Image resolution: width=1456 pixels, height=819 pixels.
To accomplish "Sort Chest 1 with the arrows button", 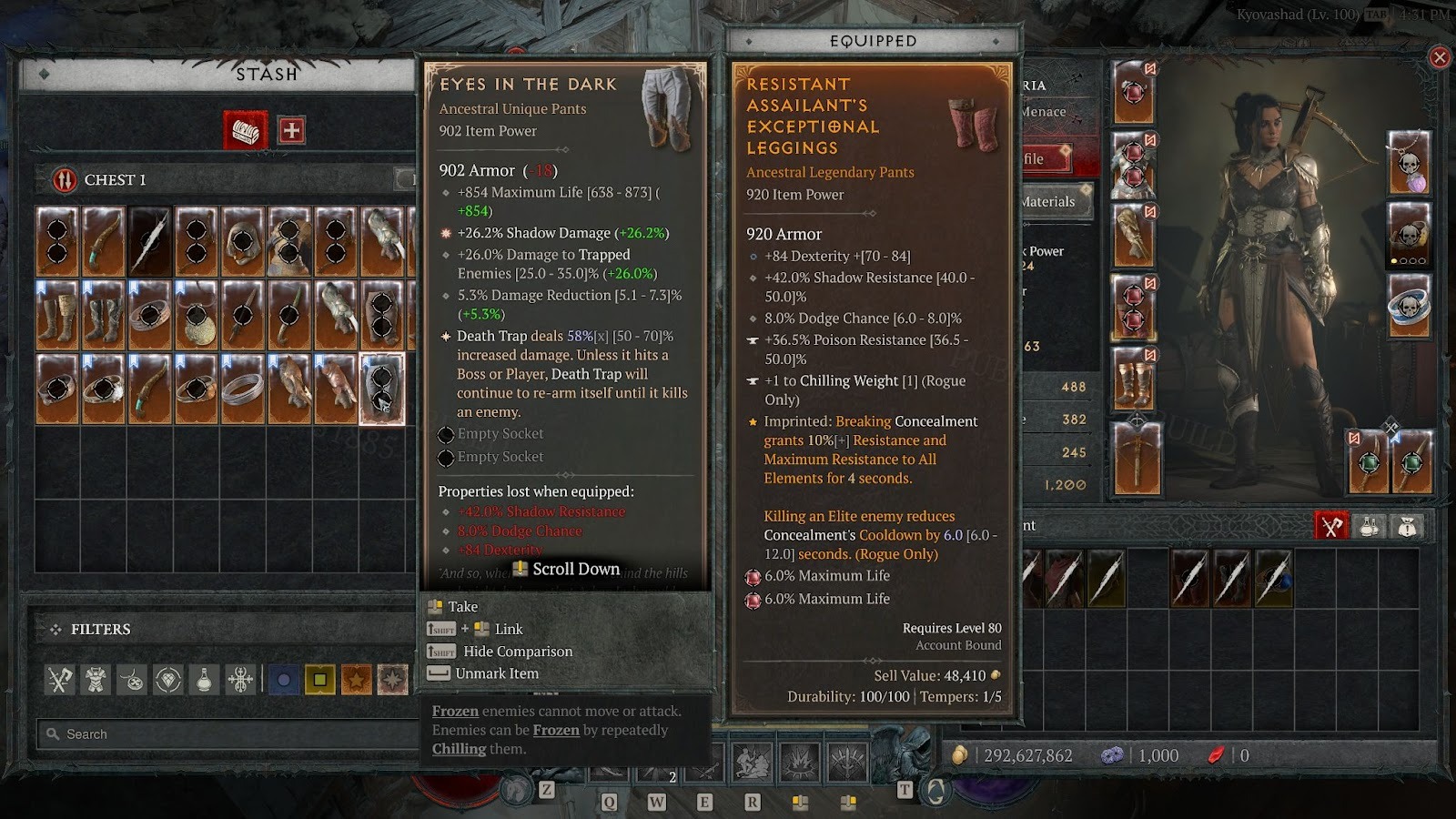I will (x=64, y=180).
